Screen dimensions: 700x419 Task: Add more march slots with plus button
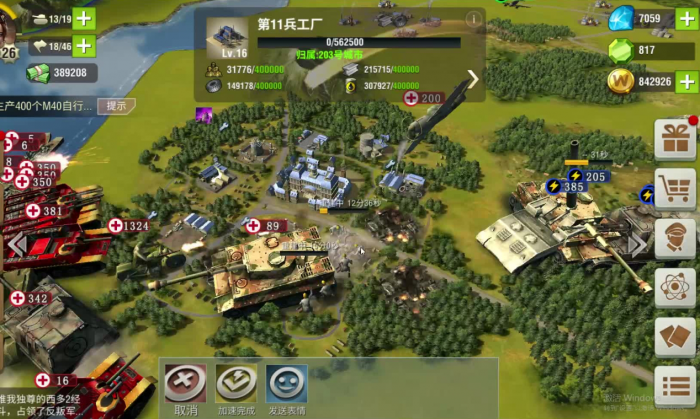click(x=84, y=45)
